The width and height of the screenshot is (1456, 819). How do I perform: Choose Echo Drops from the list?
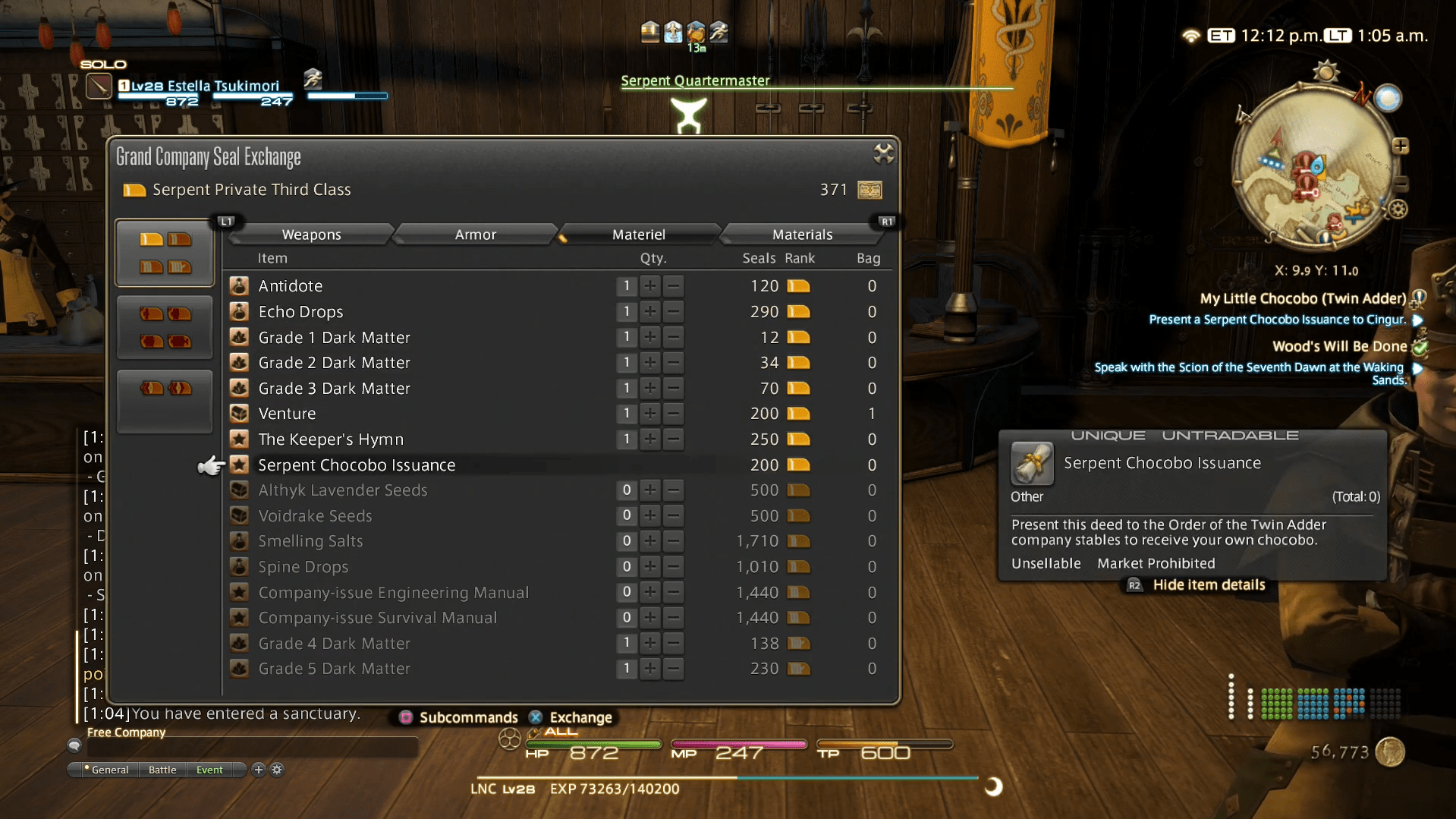coord(300,312)
